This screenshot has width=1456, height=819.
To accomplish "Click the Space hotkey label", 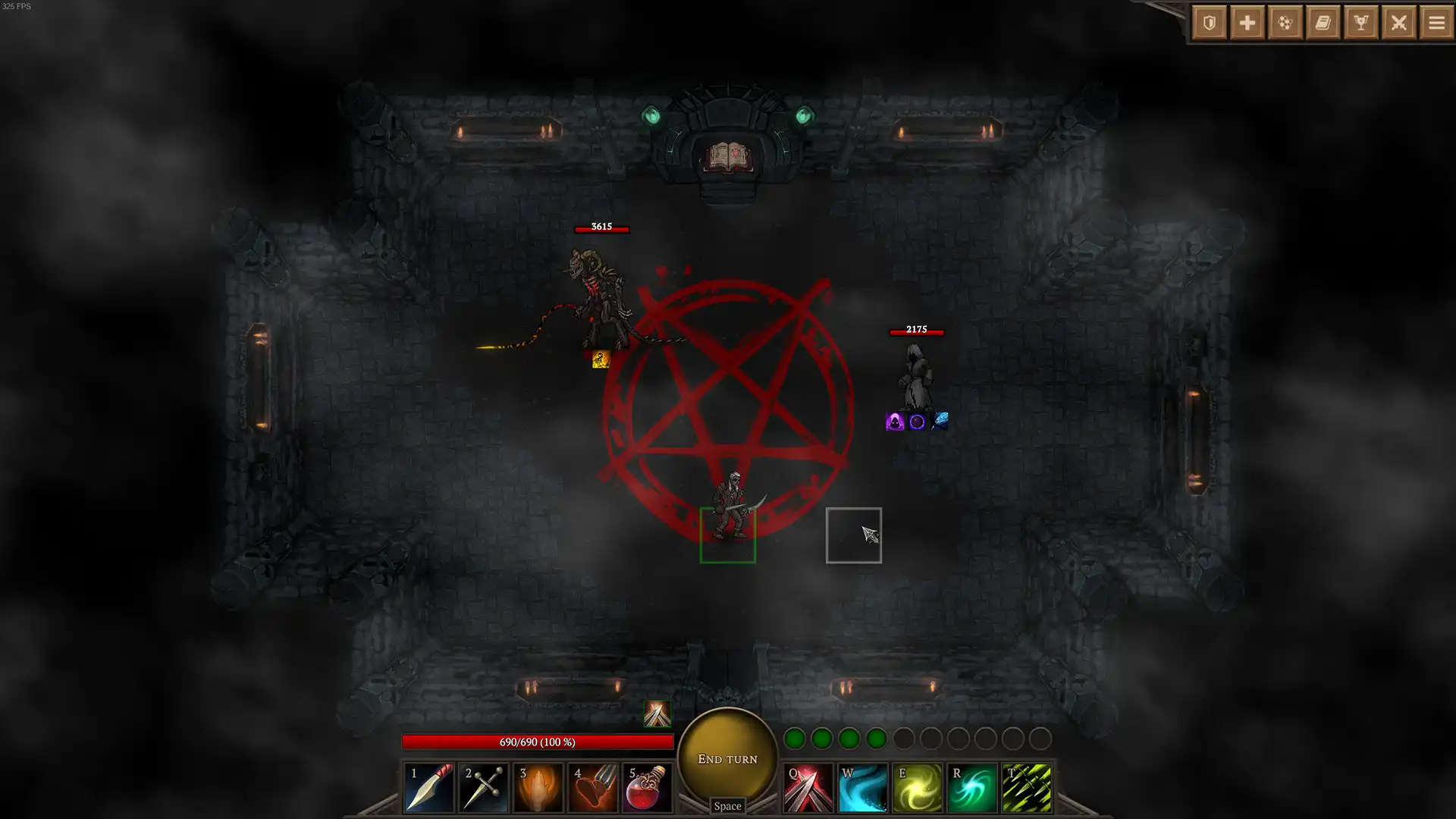I will point(726,806).
